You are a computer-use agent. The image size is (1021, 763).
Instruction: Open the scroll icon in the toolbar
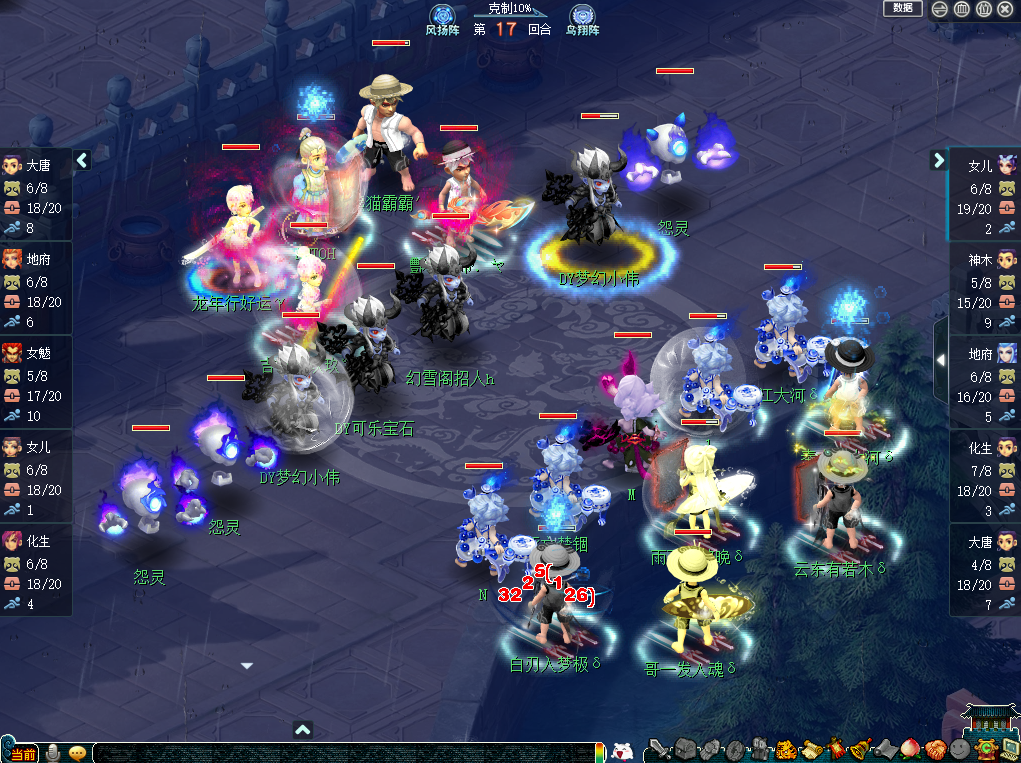811,749
